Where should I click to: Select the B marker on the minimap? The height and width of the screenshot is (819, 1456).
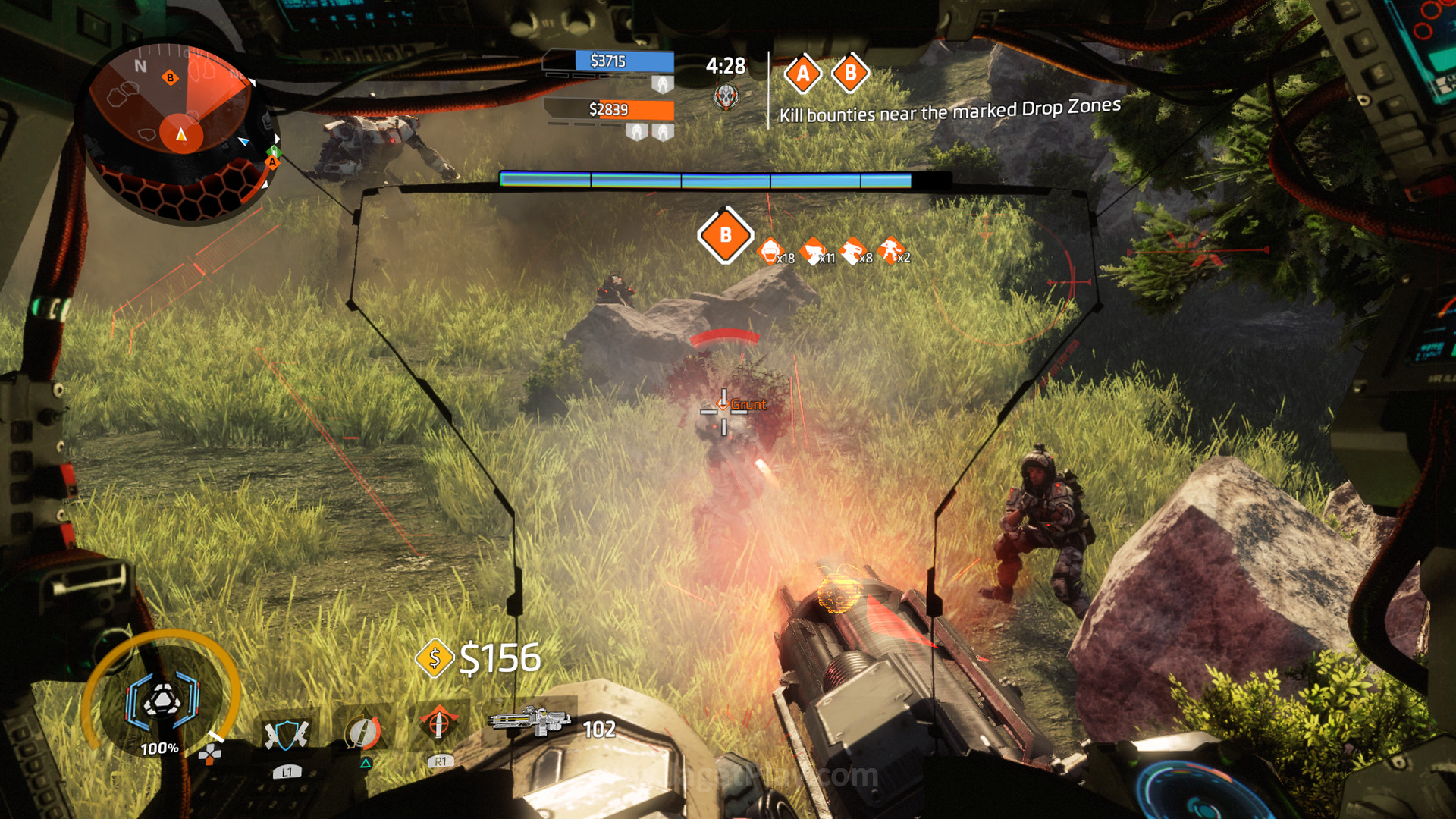pyautogui.click(x=170, y=77)
